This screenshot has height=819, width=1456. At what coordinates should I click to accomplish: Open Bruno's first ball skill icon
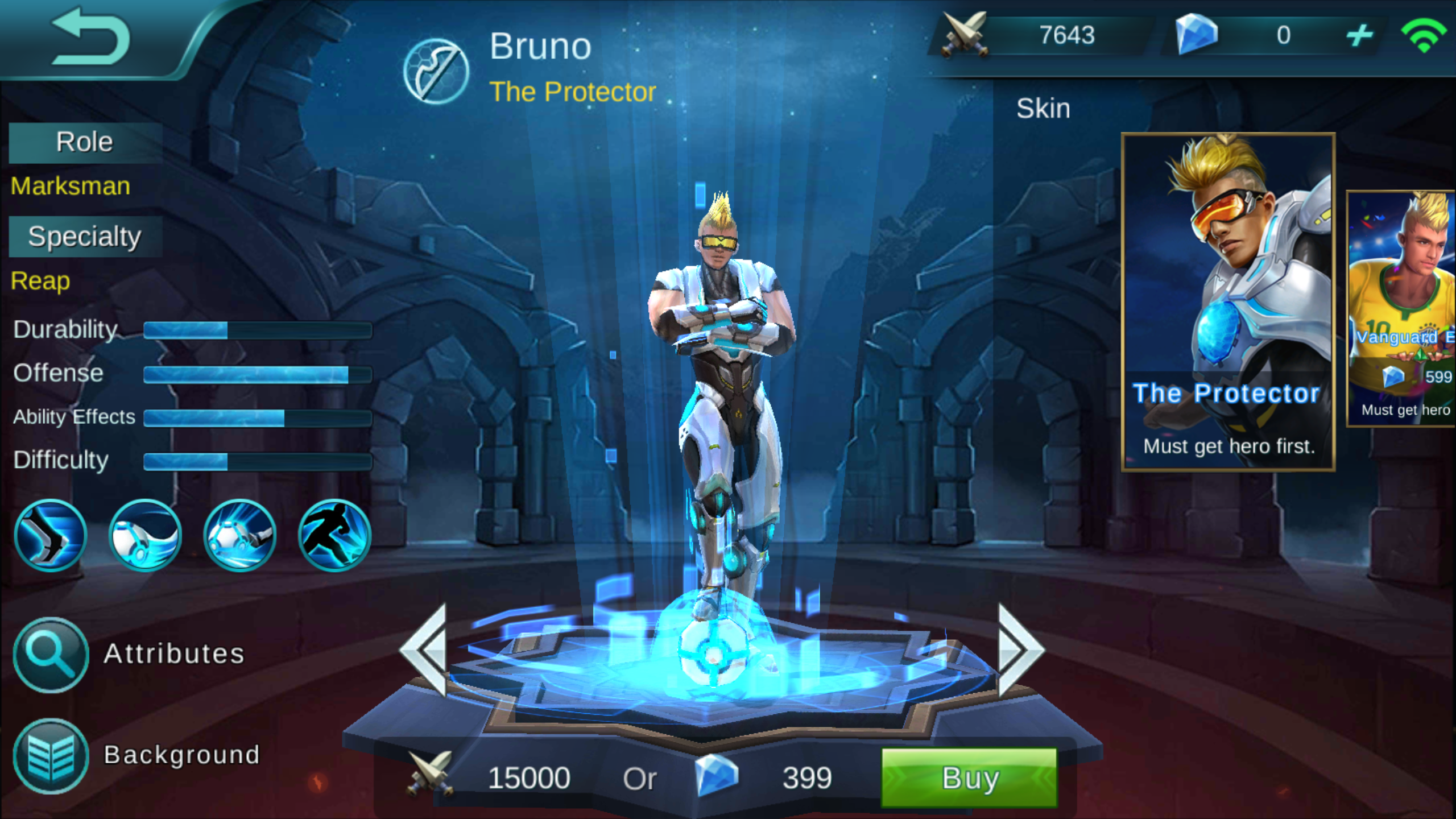(x=145, y=535)
